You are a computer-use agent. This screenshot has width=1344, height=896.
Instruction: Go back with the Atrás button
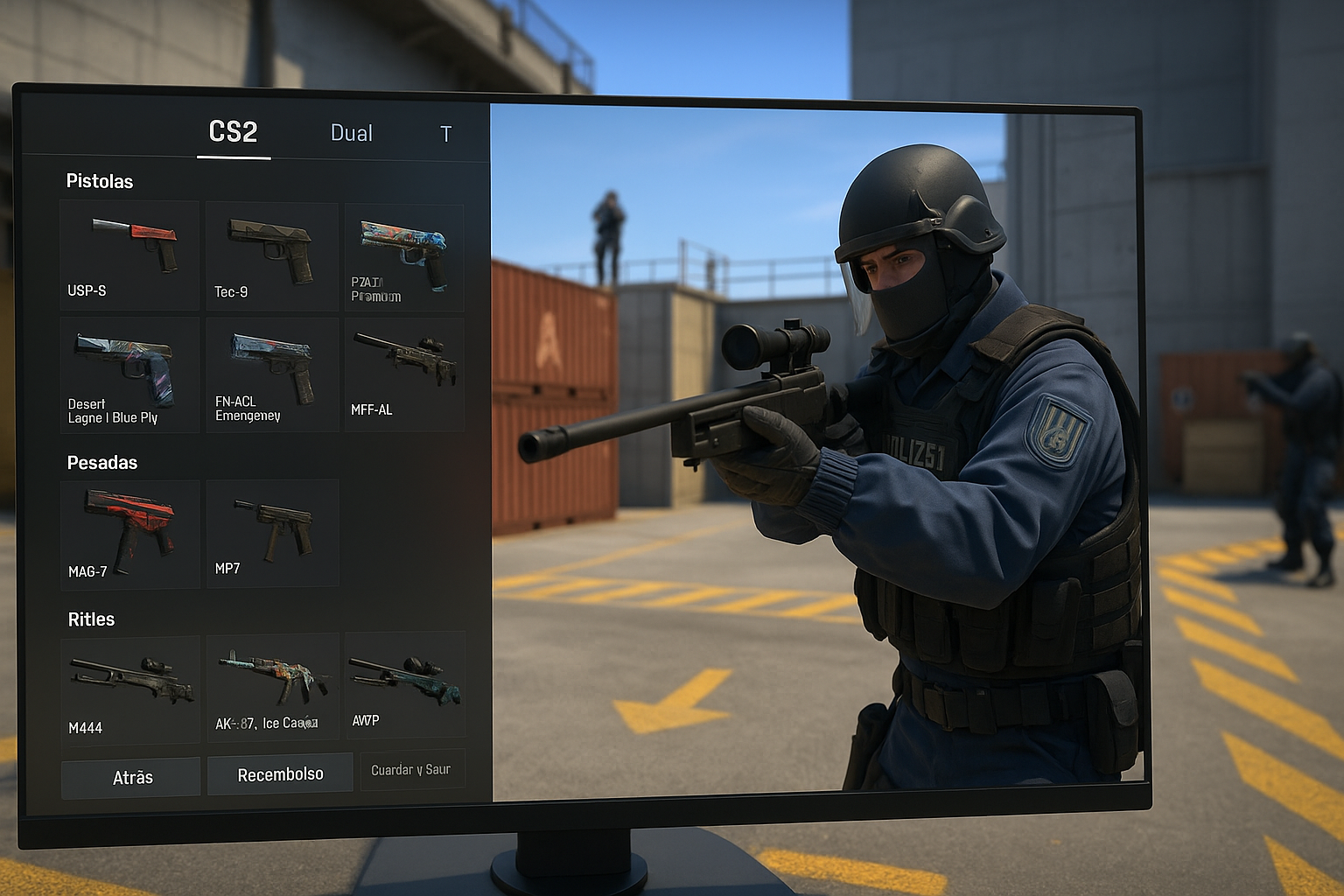pyautogui.click(x=131, y=777)
